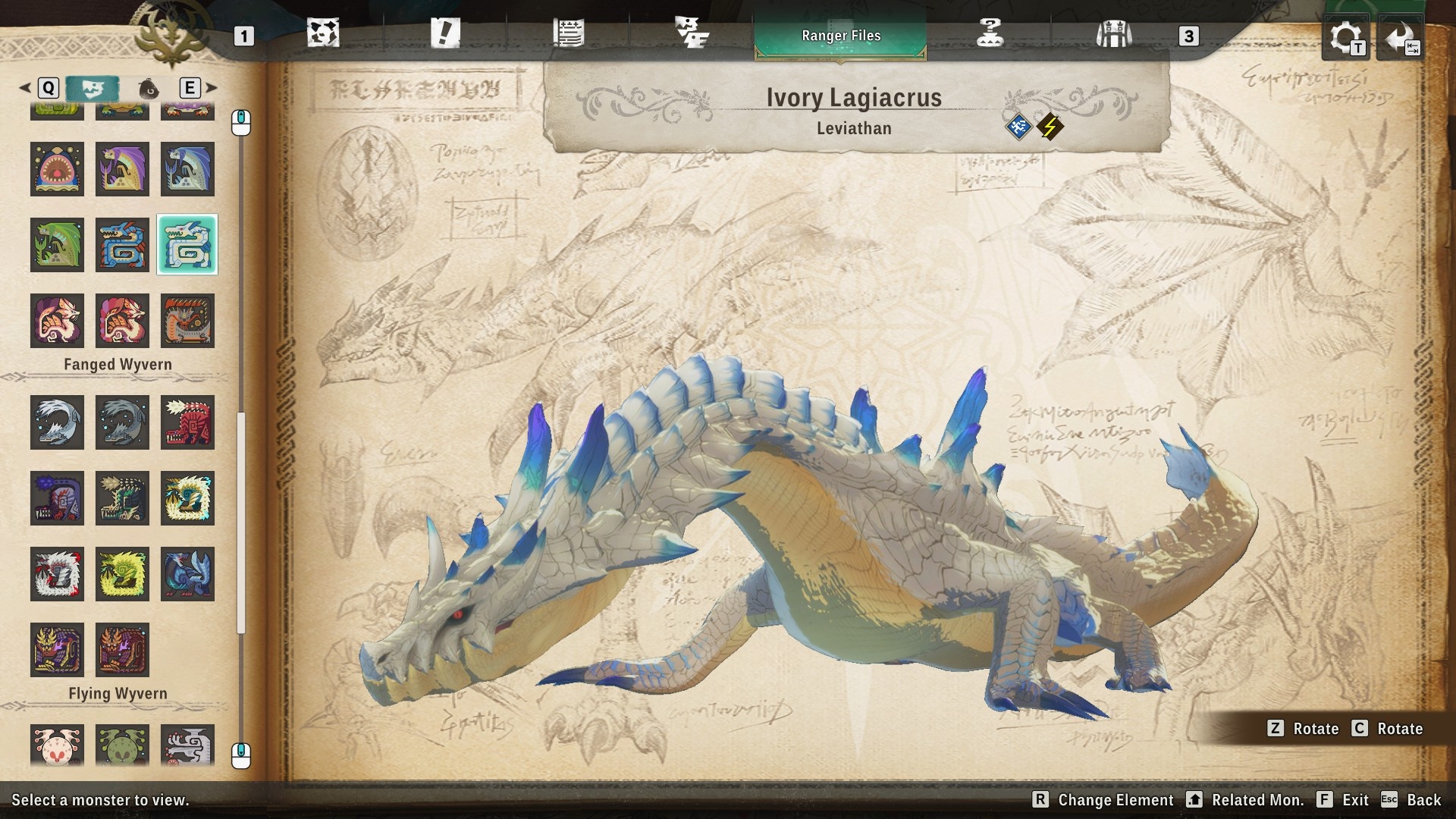The image size is (1456, 819).
Task: Open the map icon in the top bar
Action: point(324,34)
